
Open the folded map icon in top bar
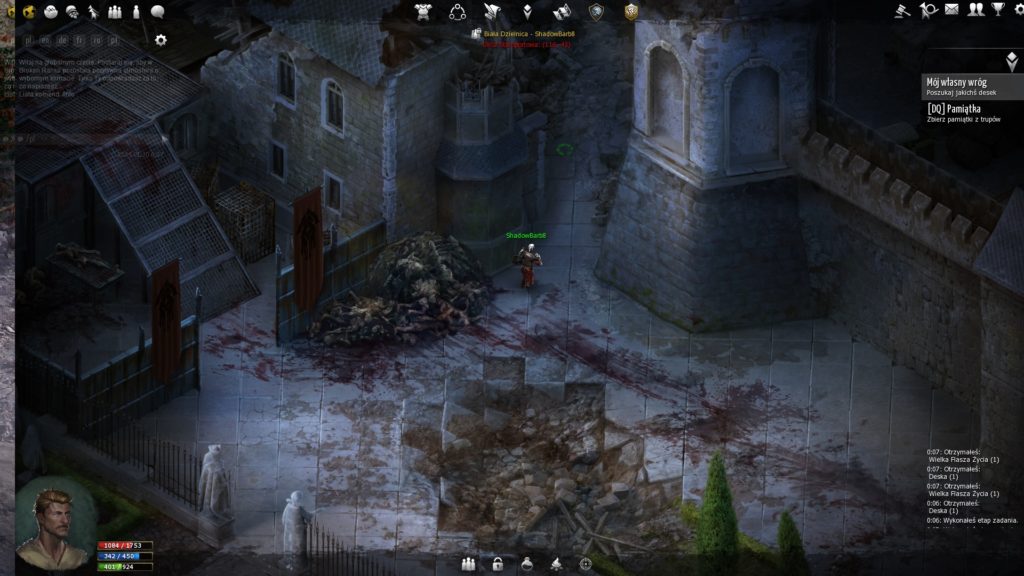[561, 11]
